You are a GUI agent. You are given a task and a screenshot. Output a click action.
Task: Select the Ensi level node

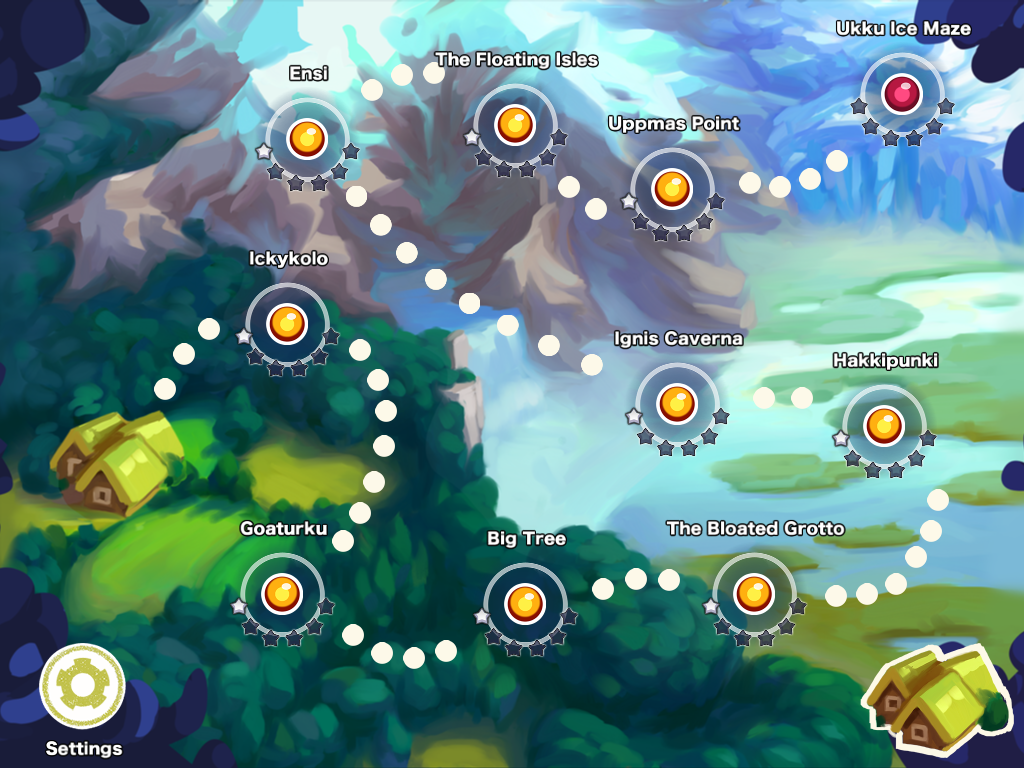[307, 138]
